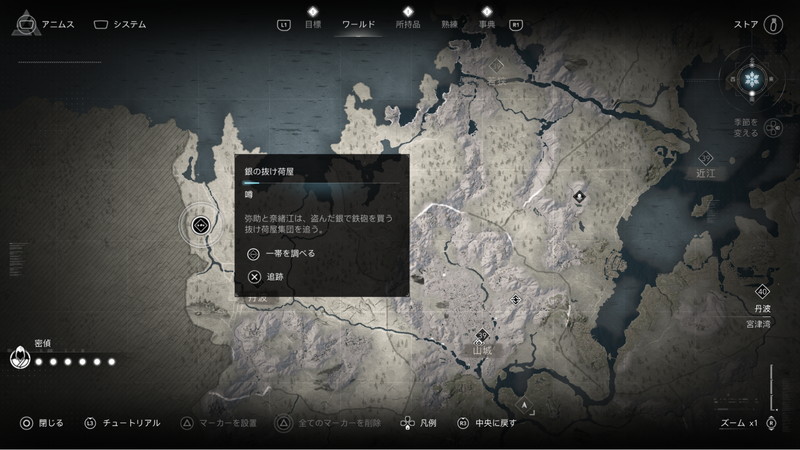Open the 所持品 (Inventory) tab

[407, 23]
